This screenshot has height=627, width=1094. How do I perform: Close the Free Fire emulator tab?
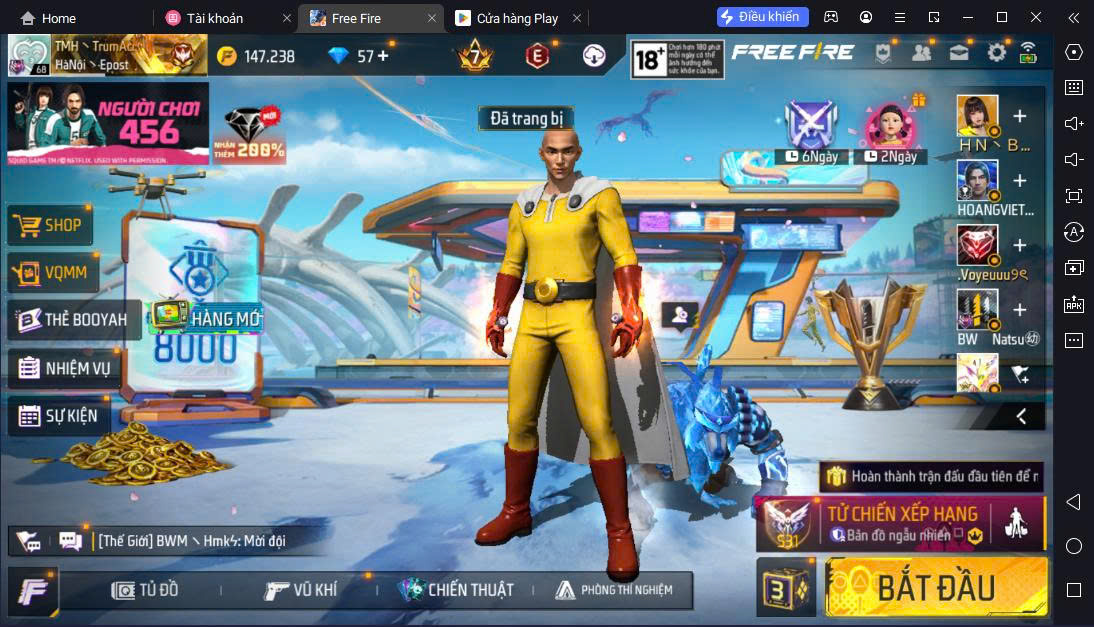click(x=432, y=18)
